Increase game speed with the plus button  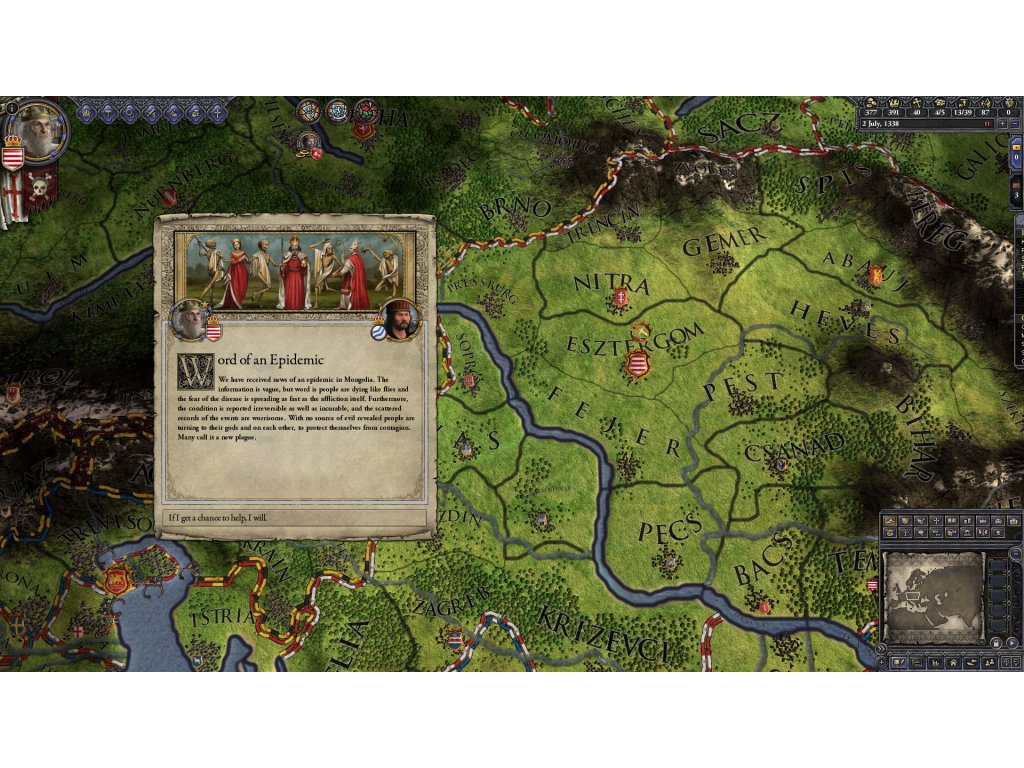coord(1002,124)
